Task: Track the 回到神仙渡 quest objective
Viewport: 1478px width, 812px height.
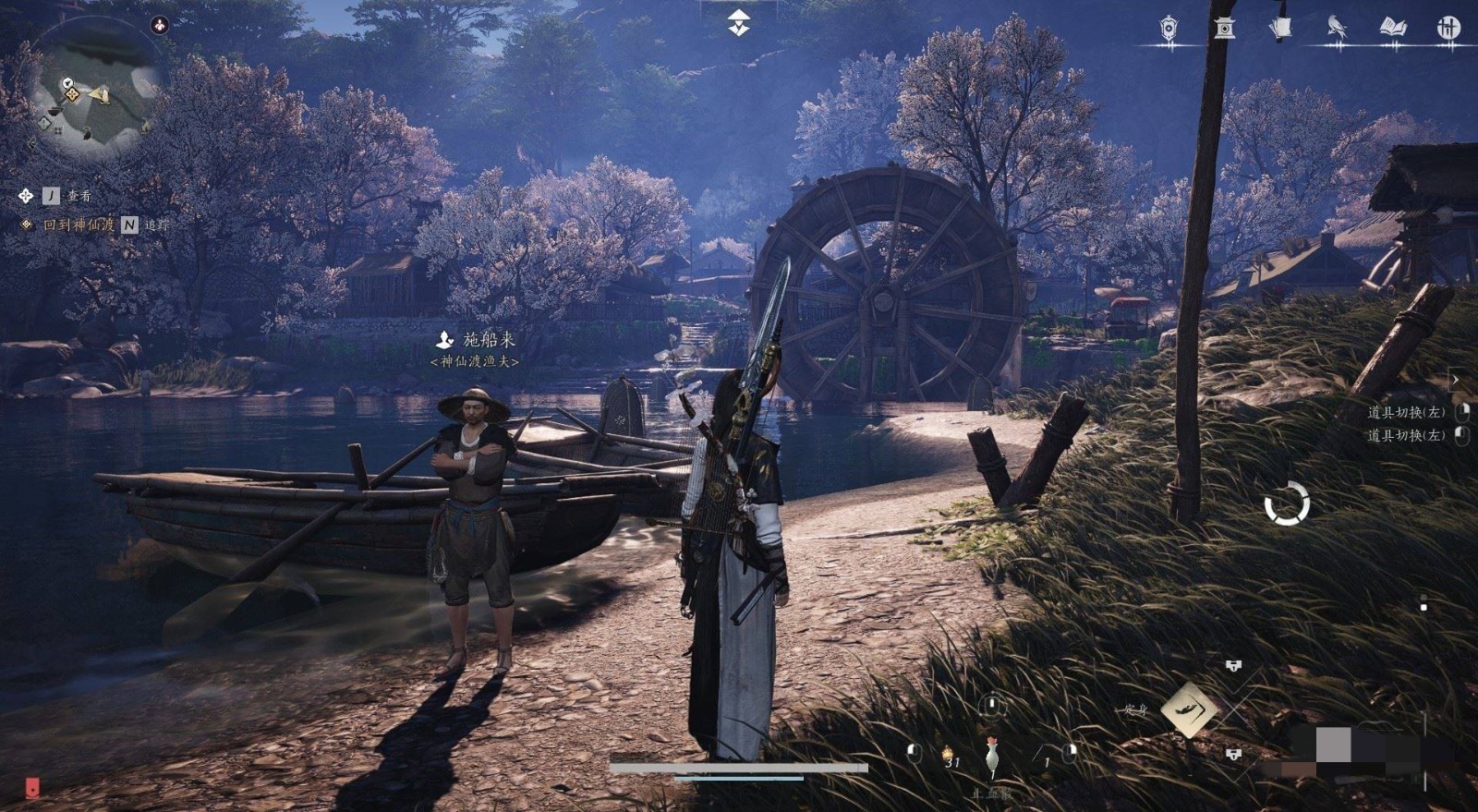Action: pyautogui.click(x=80, y=224)
